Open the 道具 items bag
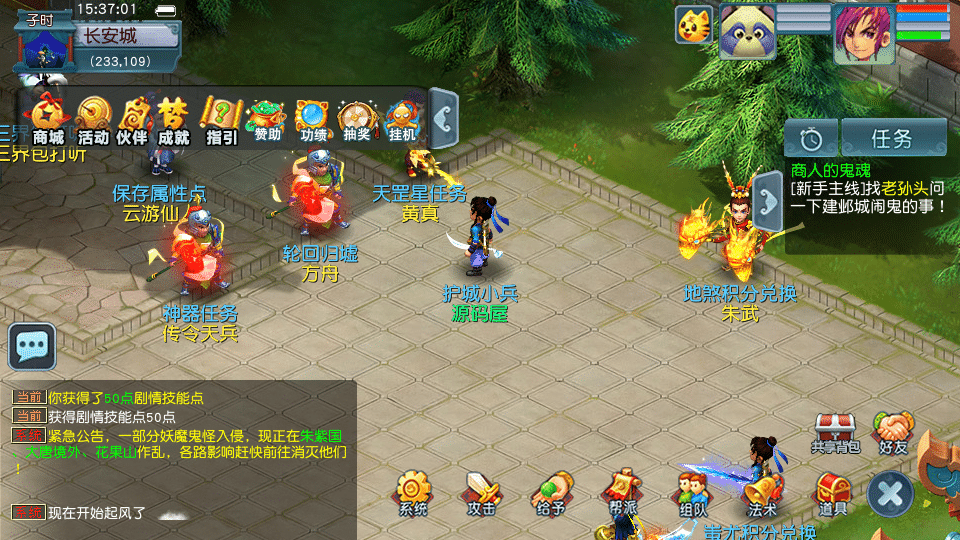This screenshot has height=540, width=960. [x=832, y=492]
